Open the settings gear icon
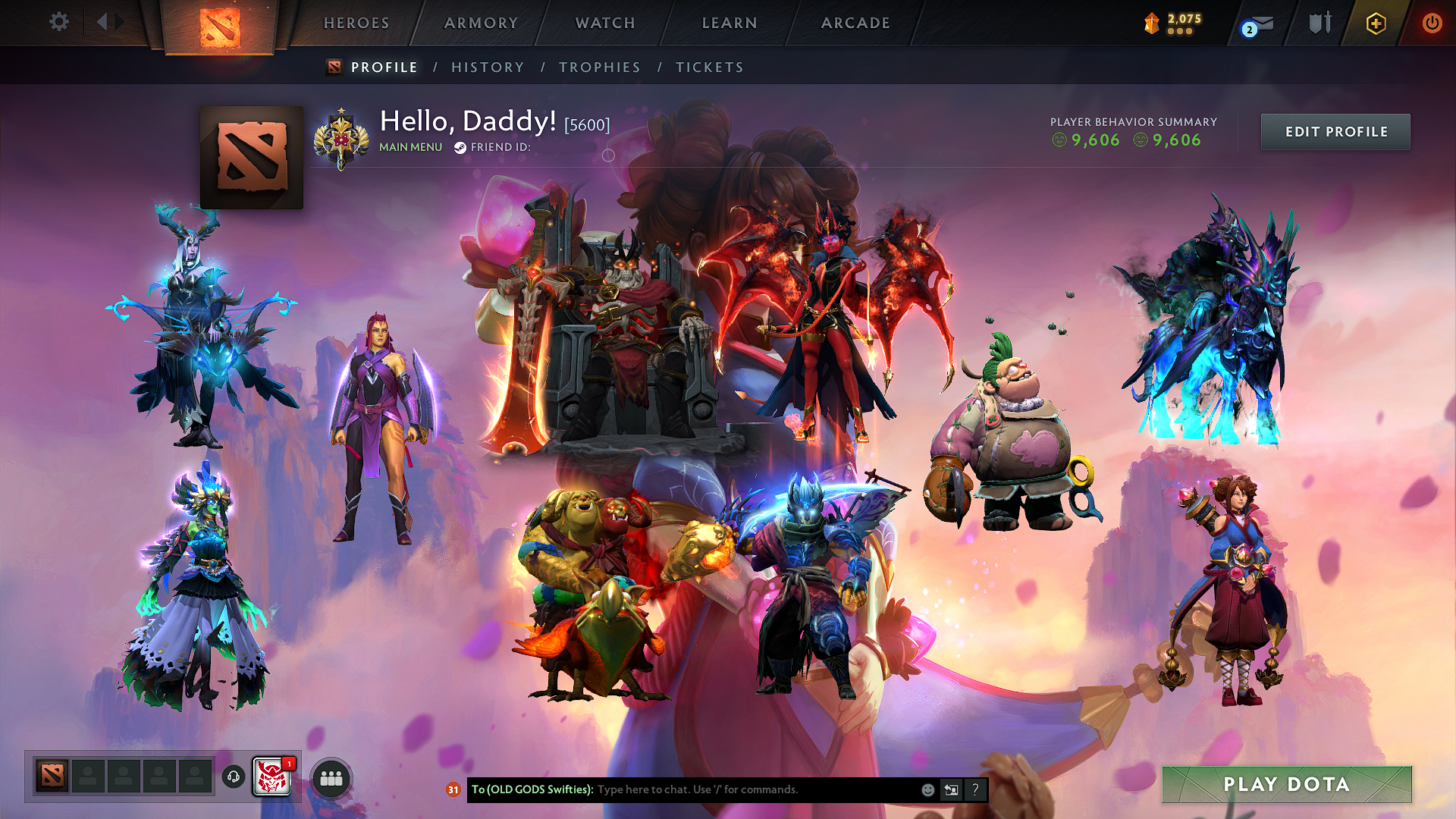The width and height of the screenshot is (1456, 819). [x=58, y=22]
